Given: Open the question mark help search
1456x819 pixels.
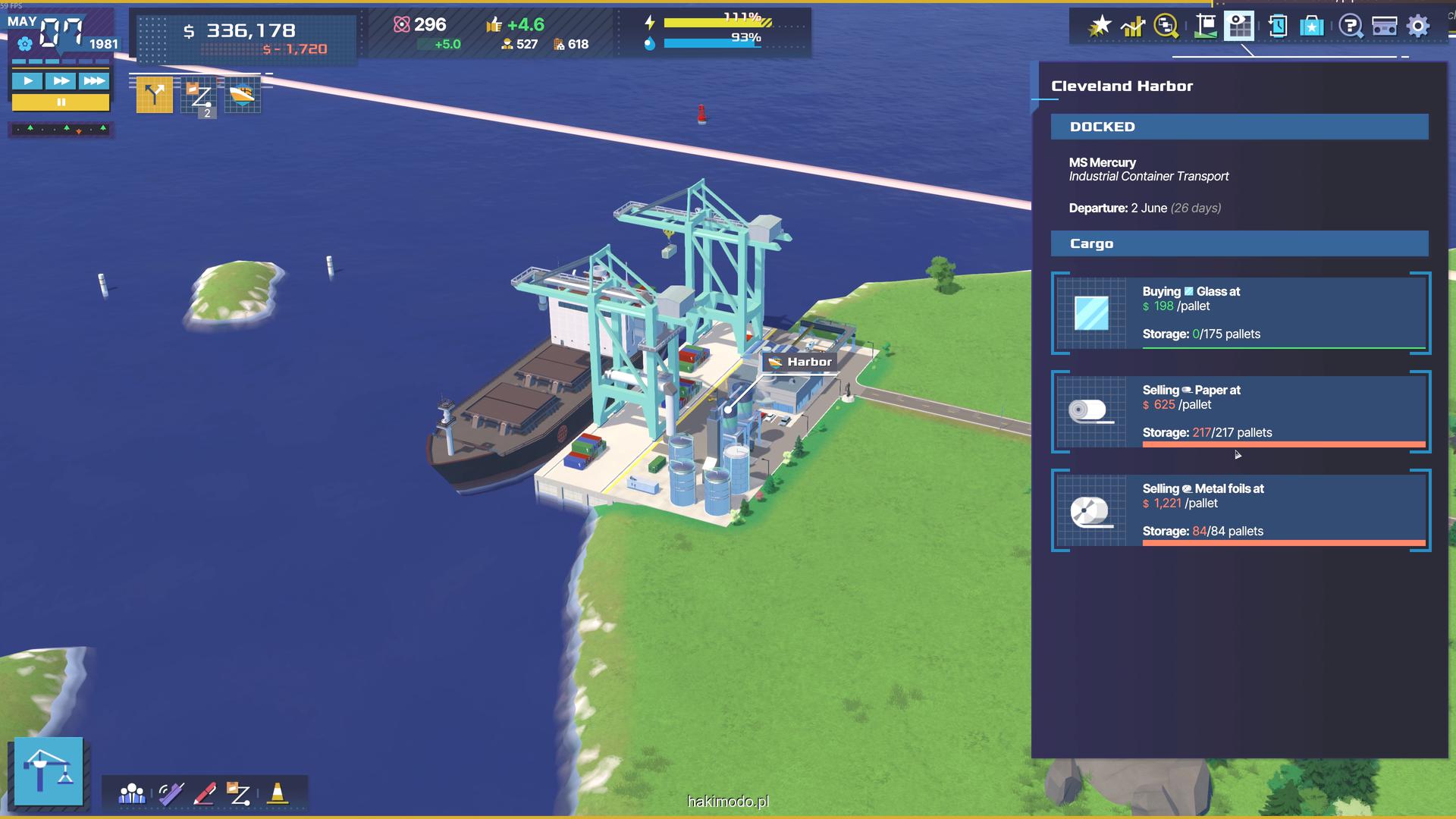Looking at the screenshot, I should (x=1350, y=27).
